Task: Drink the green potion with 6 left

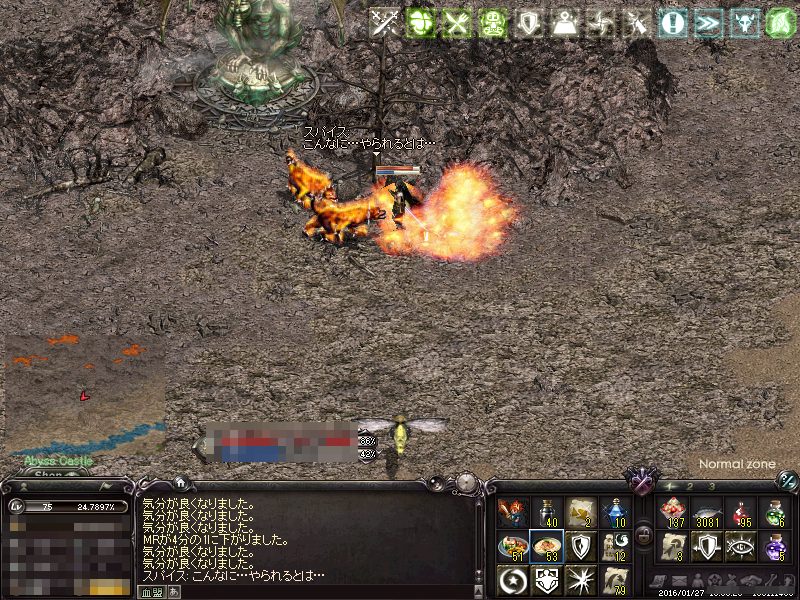Action: [774, 513]
